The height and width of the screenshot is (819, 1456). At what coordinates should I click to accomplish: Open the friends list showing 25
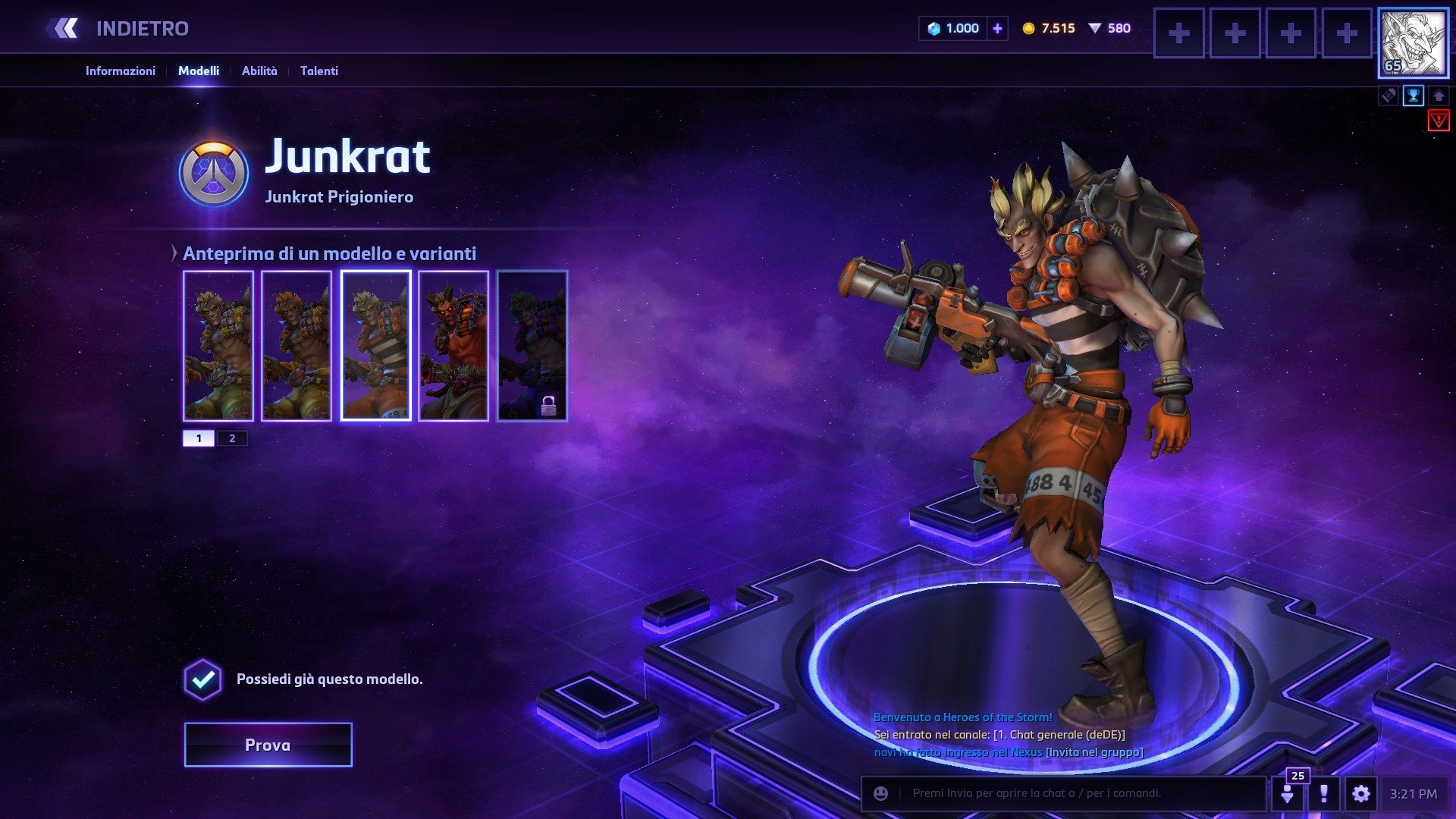click(1288, 792)
